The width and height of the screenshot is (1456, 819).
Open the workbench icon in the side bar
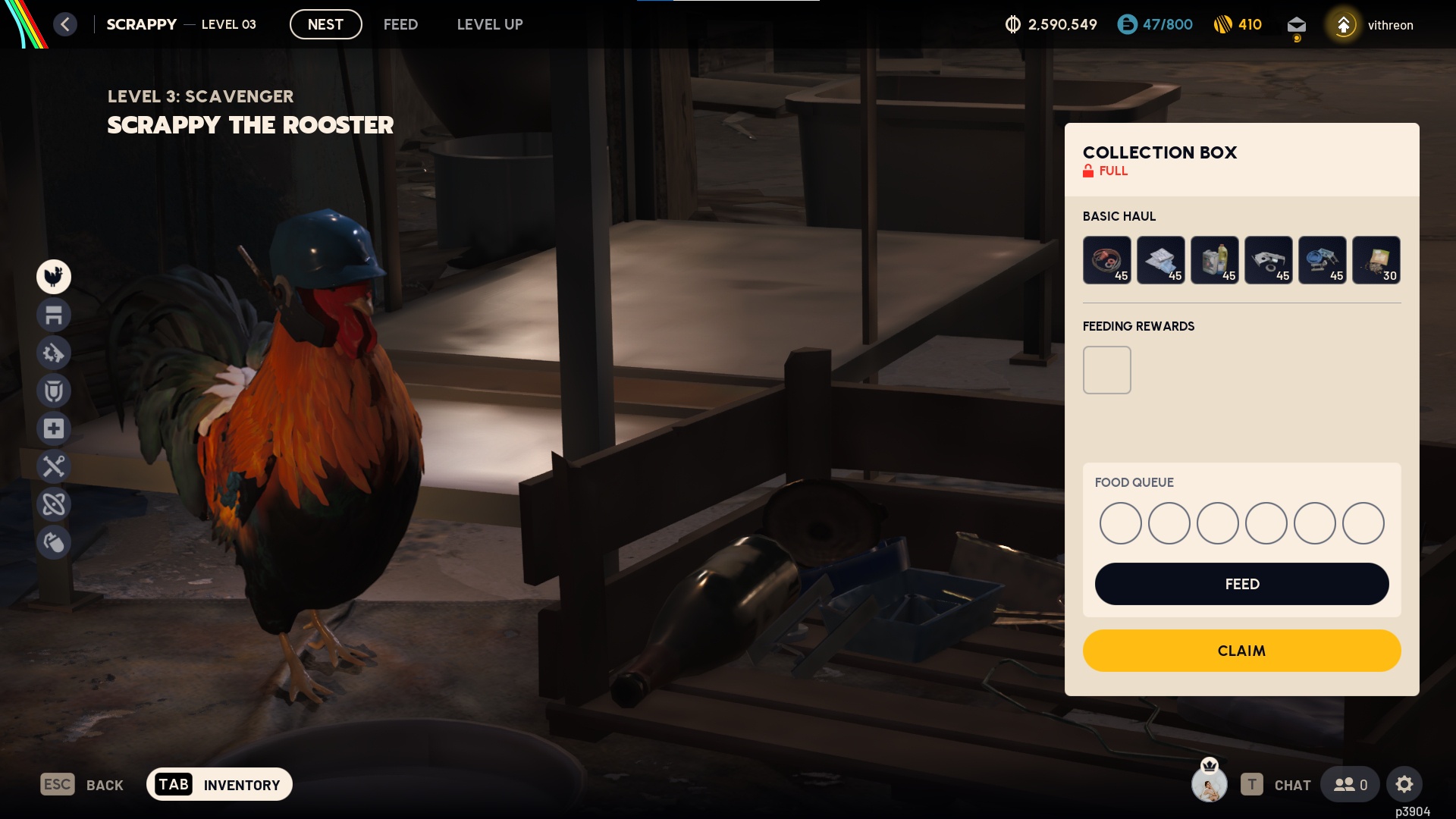coord(54,315)
